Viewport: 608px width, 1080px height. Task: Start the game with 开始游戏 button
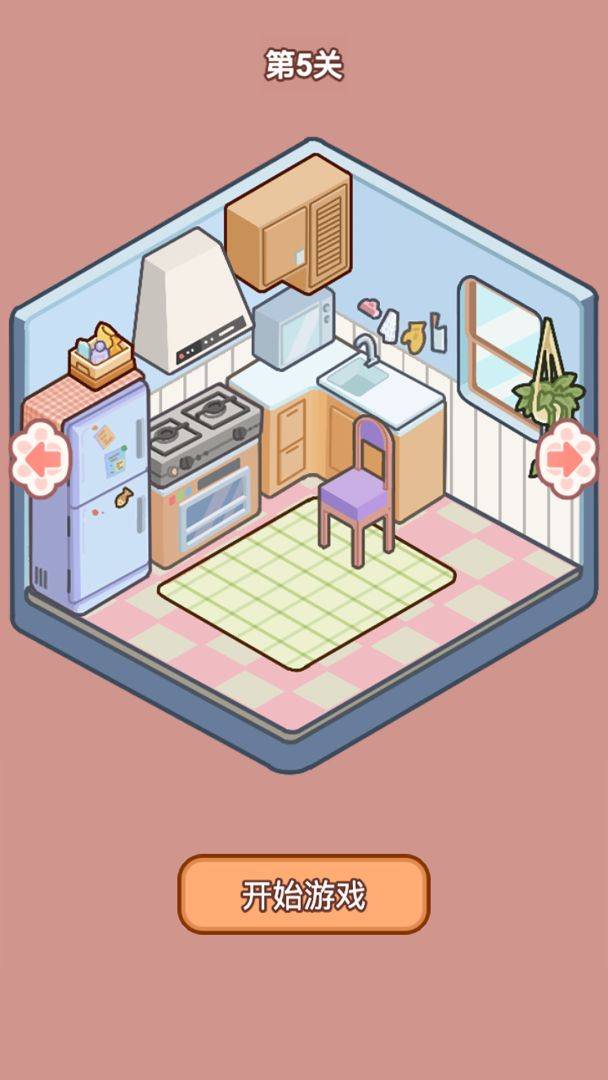[303, 894]
